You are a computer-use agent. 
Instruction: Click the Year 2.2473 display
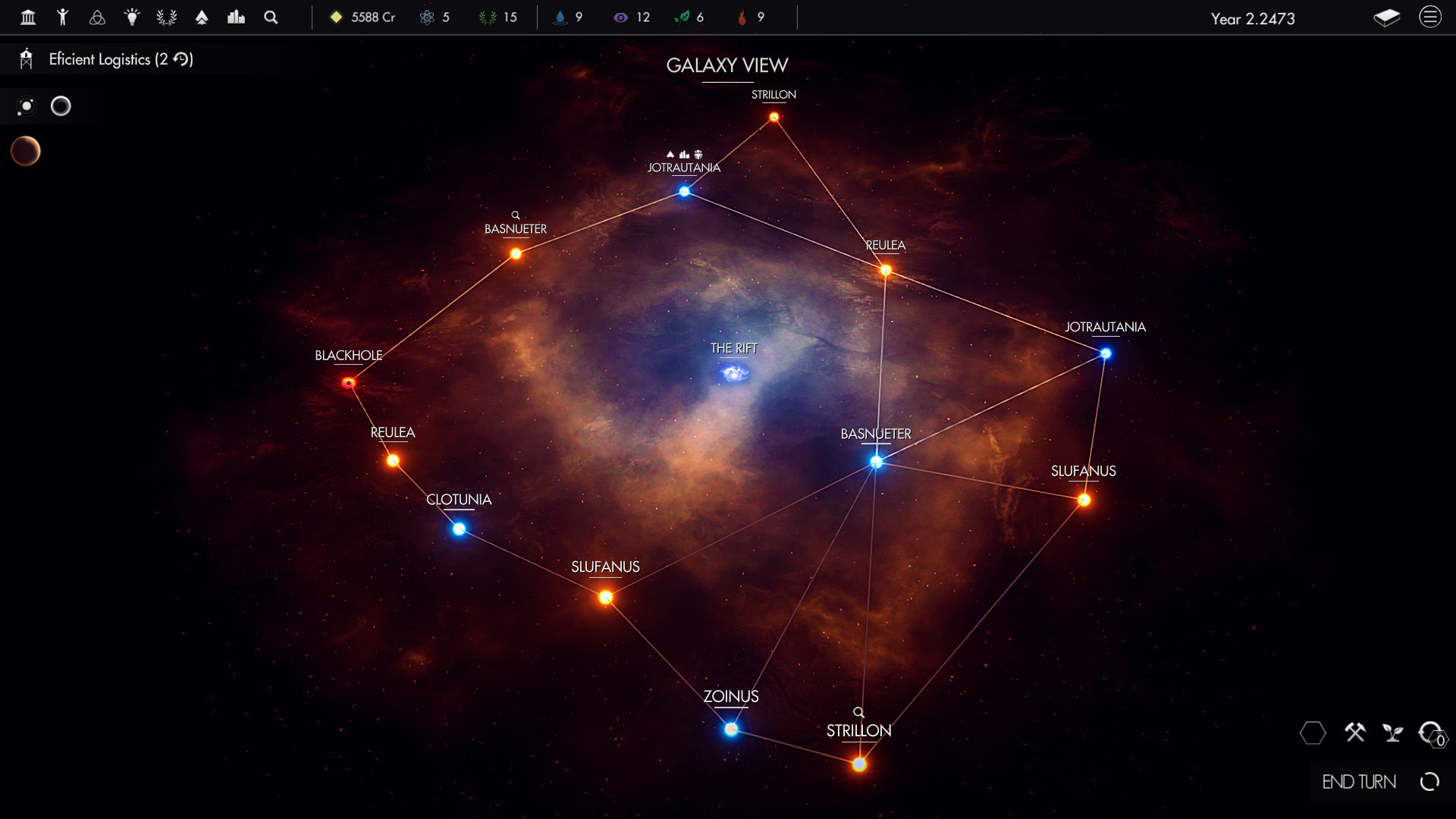pos(1253,19)
